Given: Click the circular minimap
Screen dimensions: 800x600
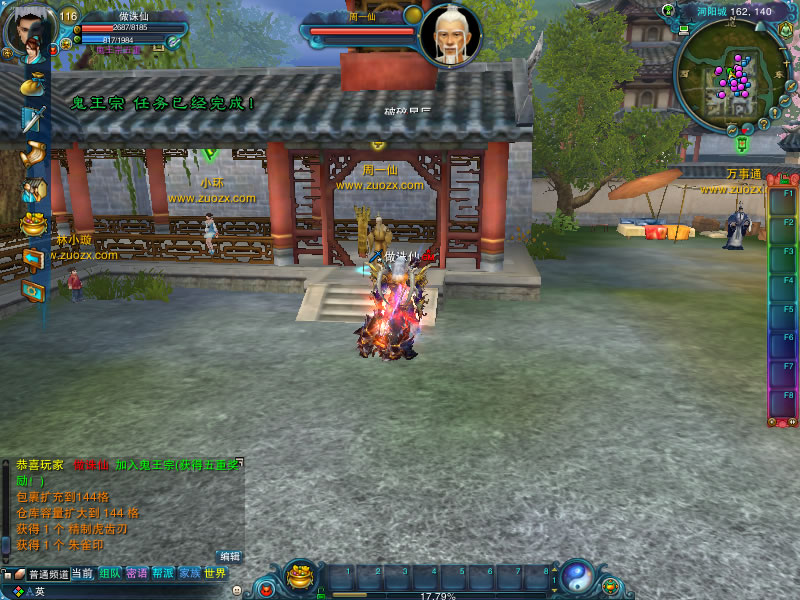Looking at the screenshot, I should coord(728,78).
